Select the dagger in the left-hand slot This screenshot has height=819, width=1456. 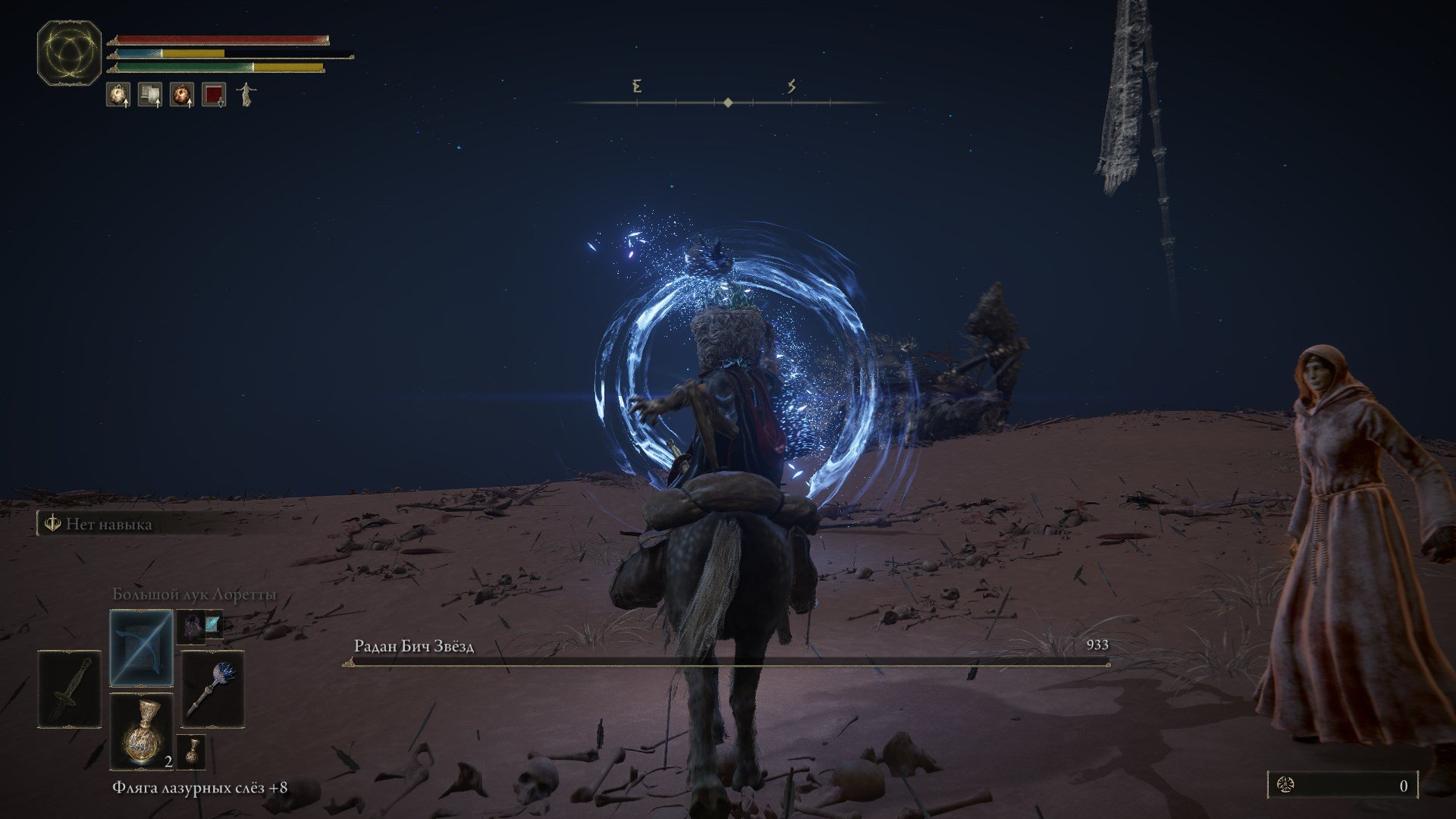tap(69, 689)
